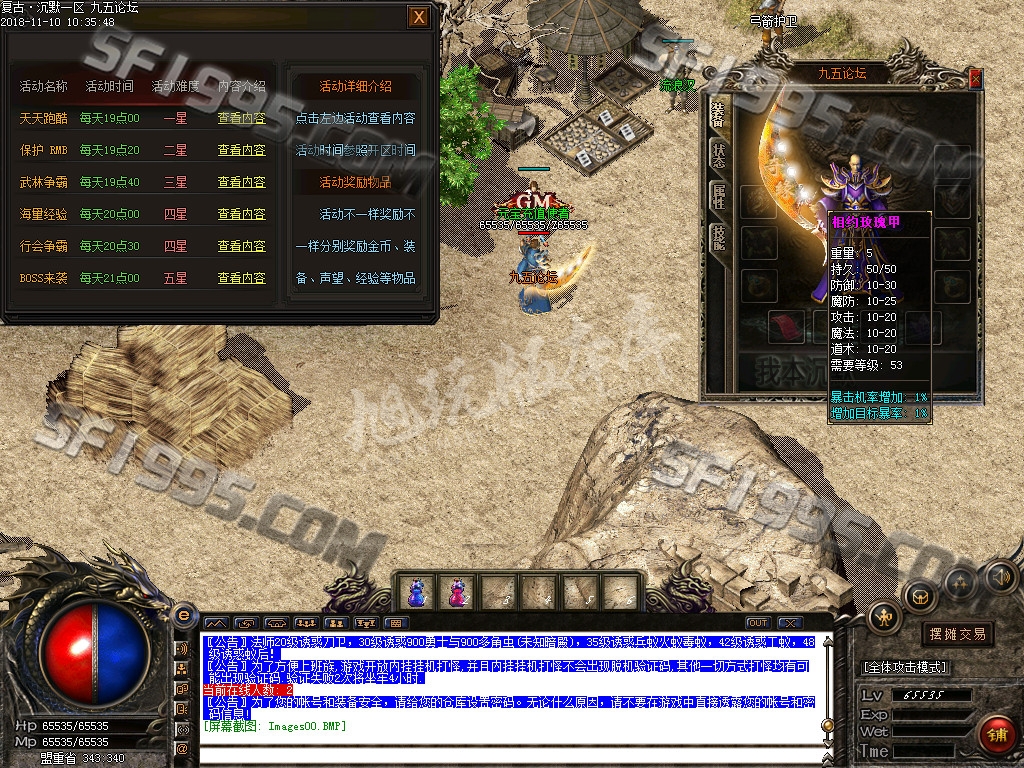
Task: View content for 行会争霸 activity
Action: 242,246
